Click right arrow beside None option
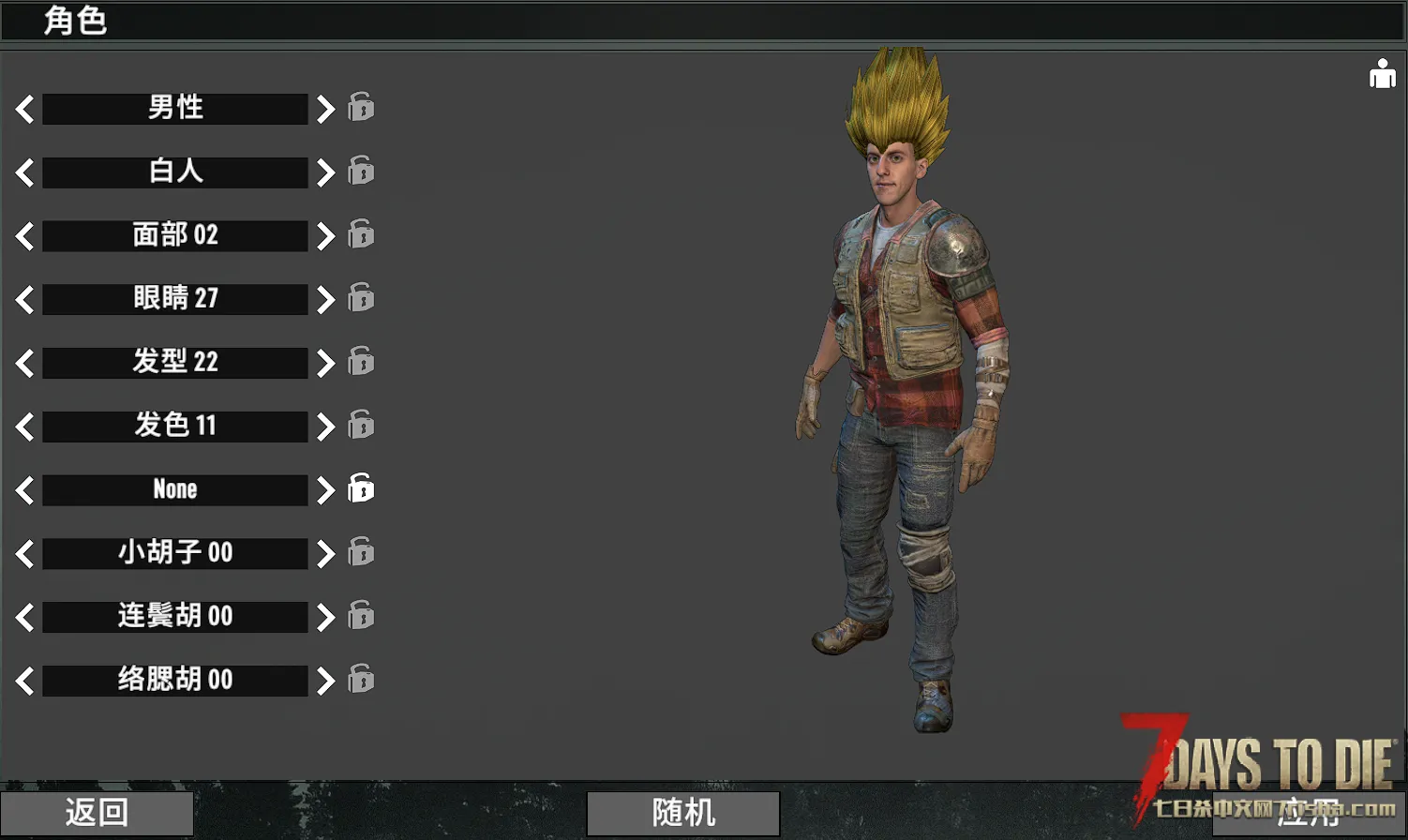The width and height of the screenshot is (1408, 840). click(x=325, y=489)
